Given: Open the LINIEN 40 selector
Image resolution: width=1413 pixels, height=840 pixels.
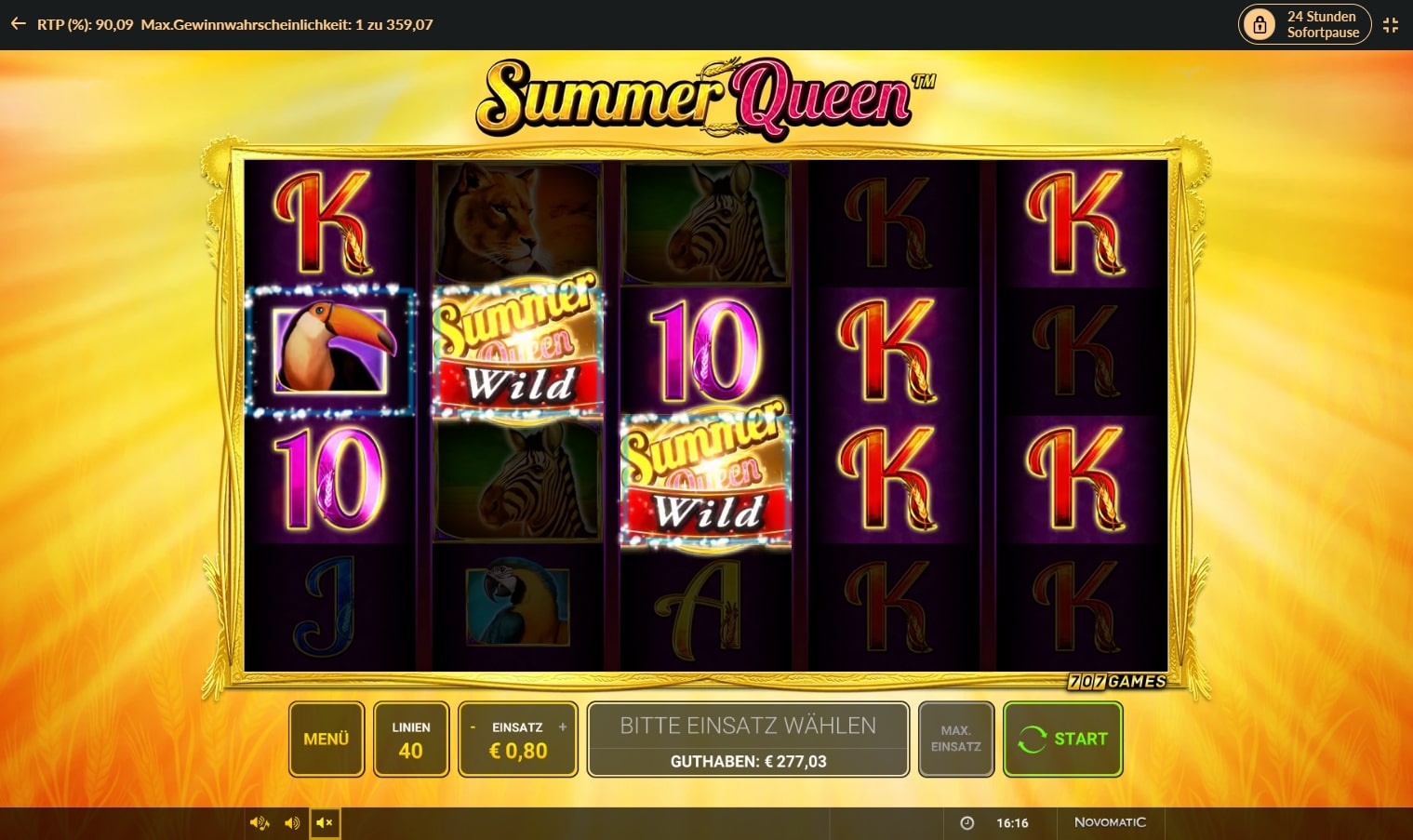Looking at the screenshot, I should coord(411,739).
